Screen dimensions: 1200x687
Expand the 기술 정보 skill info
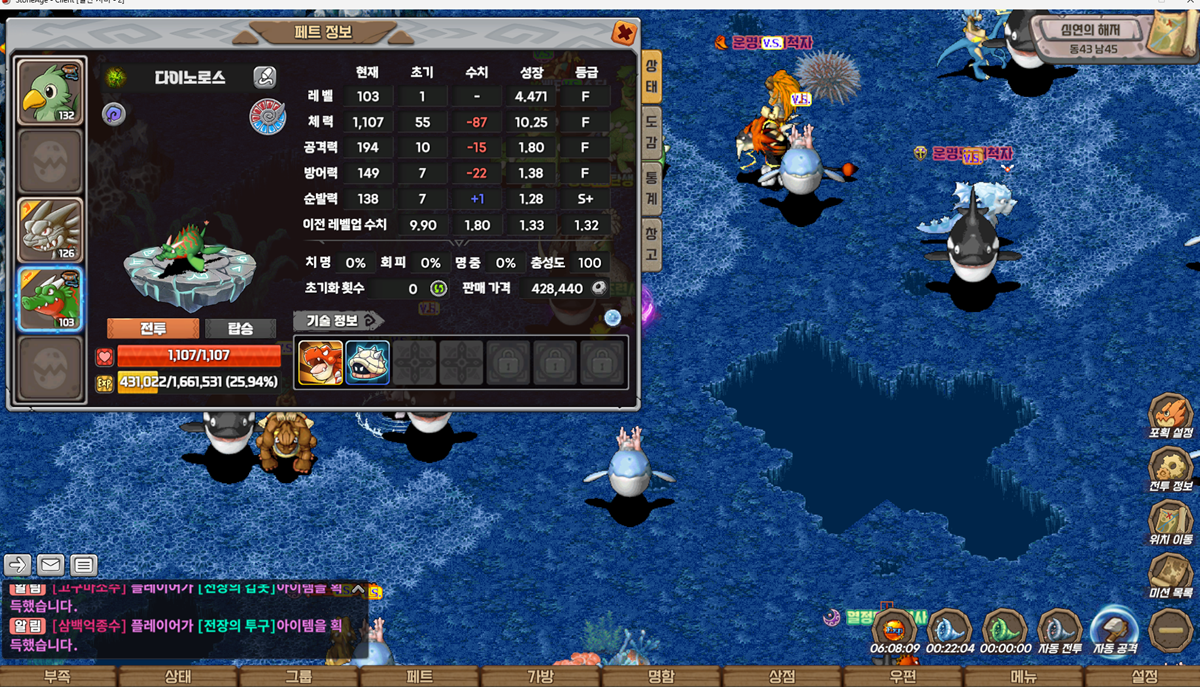click(x=336, y=321)
